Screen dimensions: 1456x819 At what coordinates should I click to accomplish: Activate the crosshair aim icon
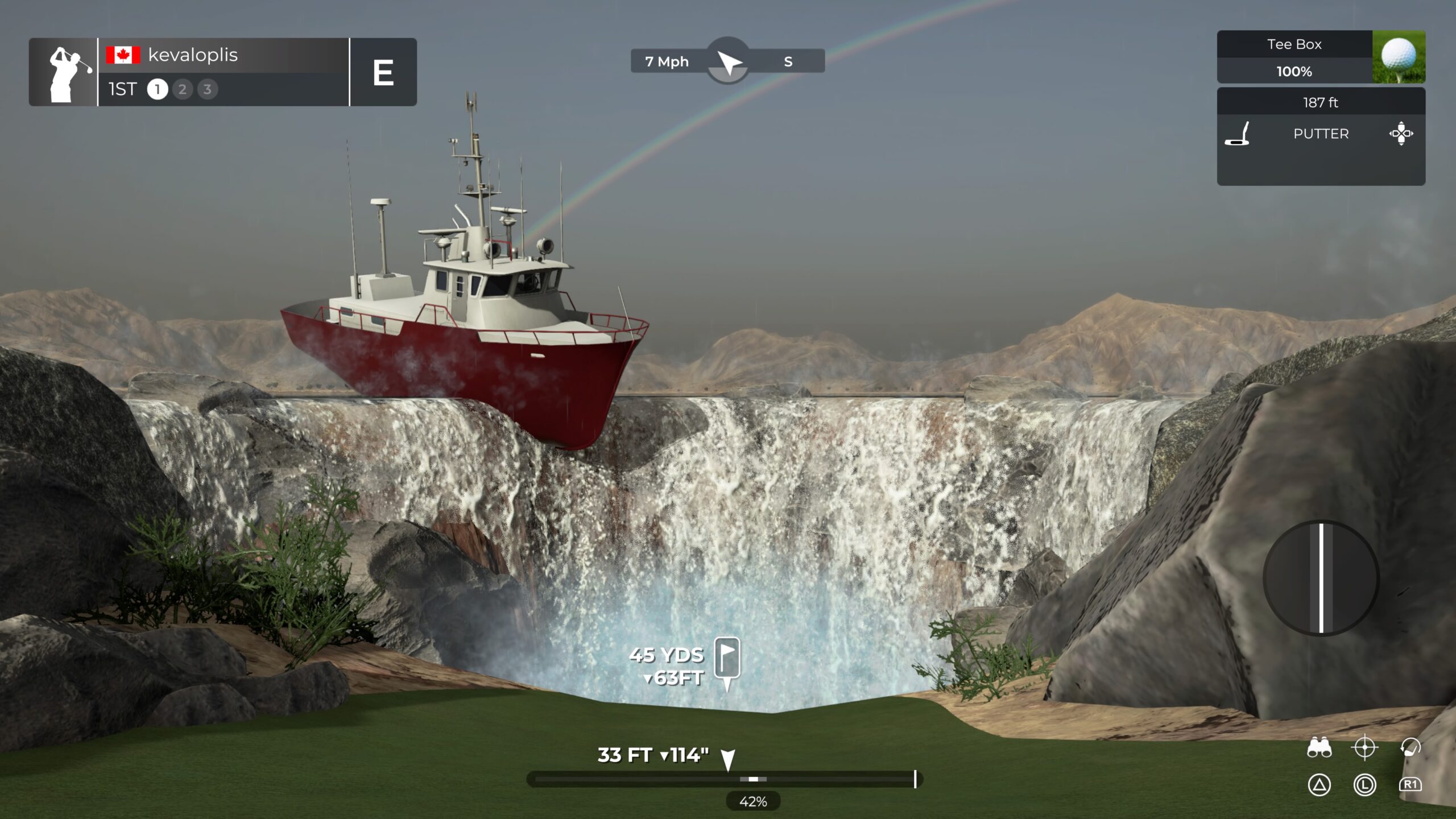[x=1364, y=747]
